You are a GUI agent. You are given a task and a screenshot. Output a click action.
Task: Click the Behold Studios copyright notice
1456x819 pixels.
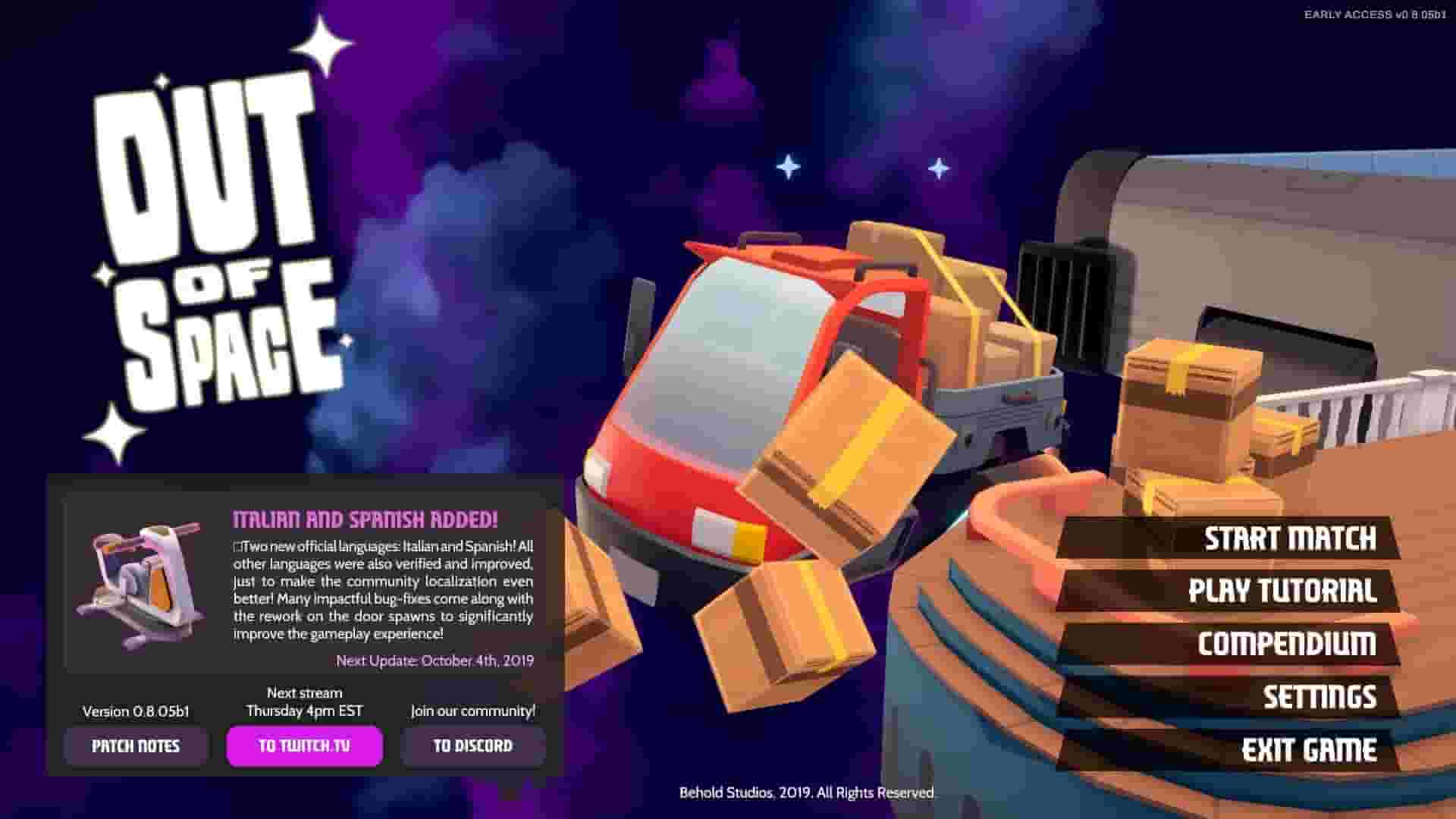click(805, 793)
